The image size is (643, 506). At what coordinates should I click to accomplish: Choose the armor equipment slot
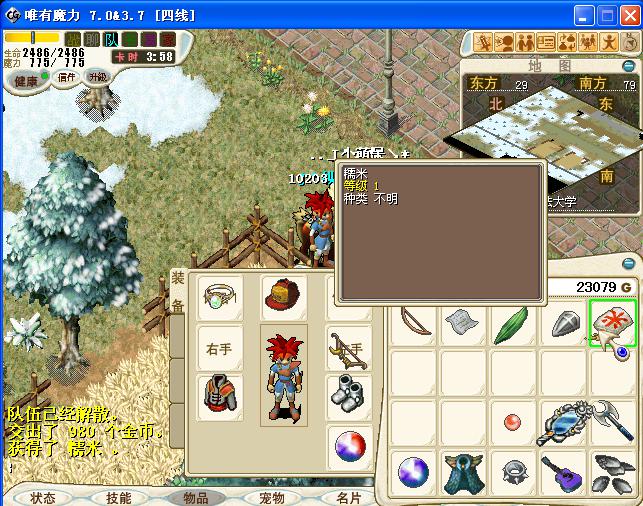219,396
